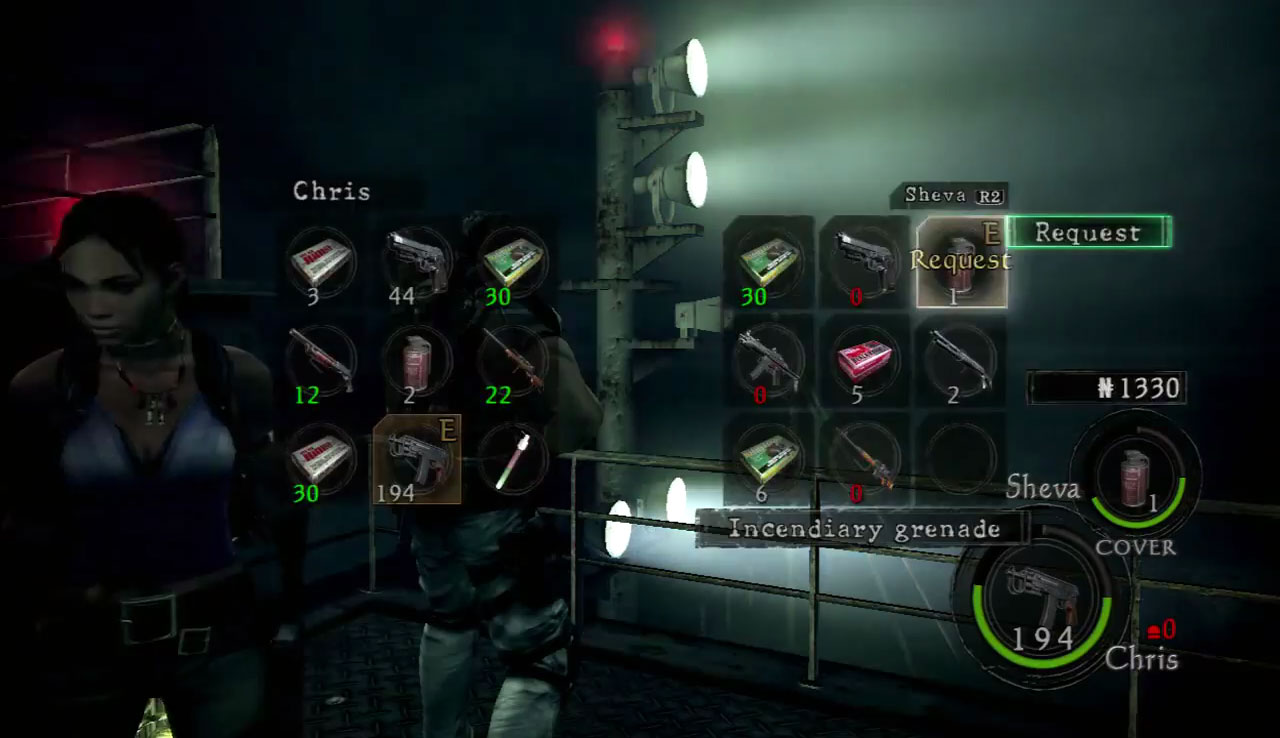This screenshot has height=738, width=1280.
Task: Choose Chris's green ammo box showing 30
Action: point(513,262)
